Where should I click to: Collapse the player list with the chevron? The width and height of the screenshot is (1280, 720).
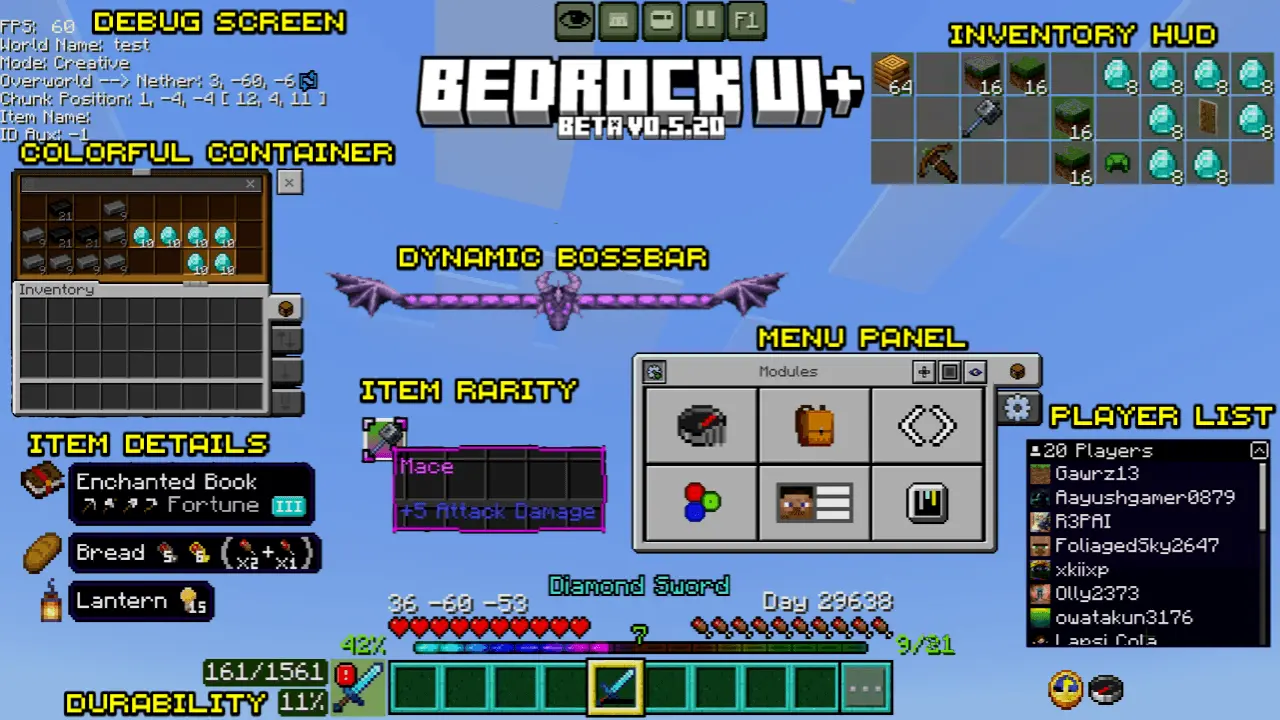pyautogui.click(x=1260, y=450)
